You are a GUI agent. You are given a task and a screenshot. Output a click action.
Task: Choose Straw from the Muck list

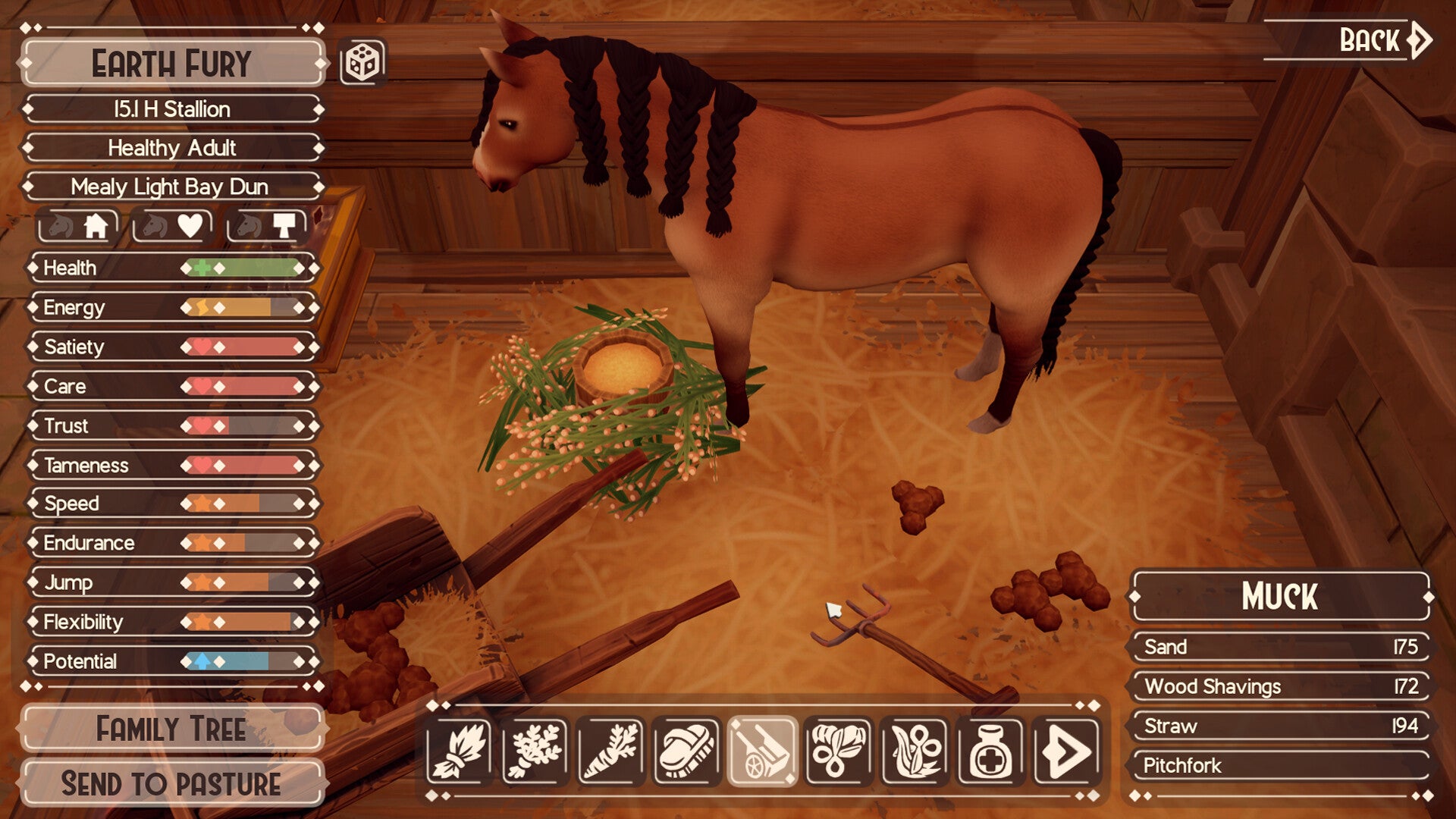tap(1280, 726)
